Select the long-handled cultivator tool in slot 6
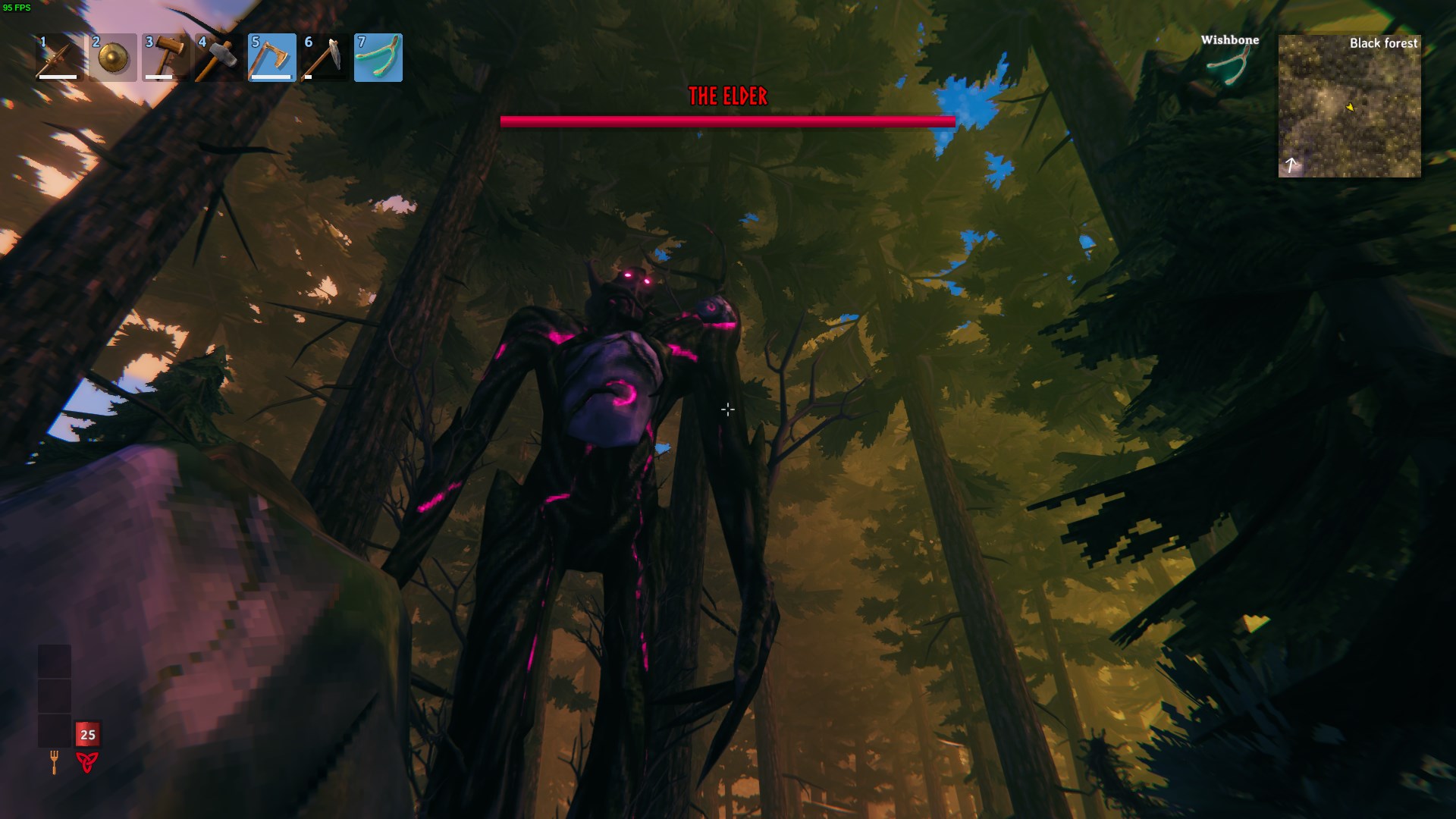The image size is (1456, 819). coord(325,58)
